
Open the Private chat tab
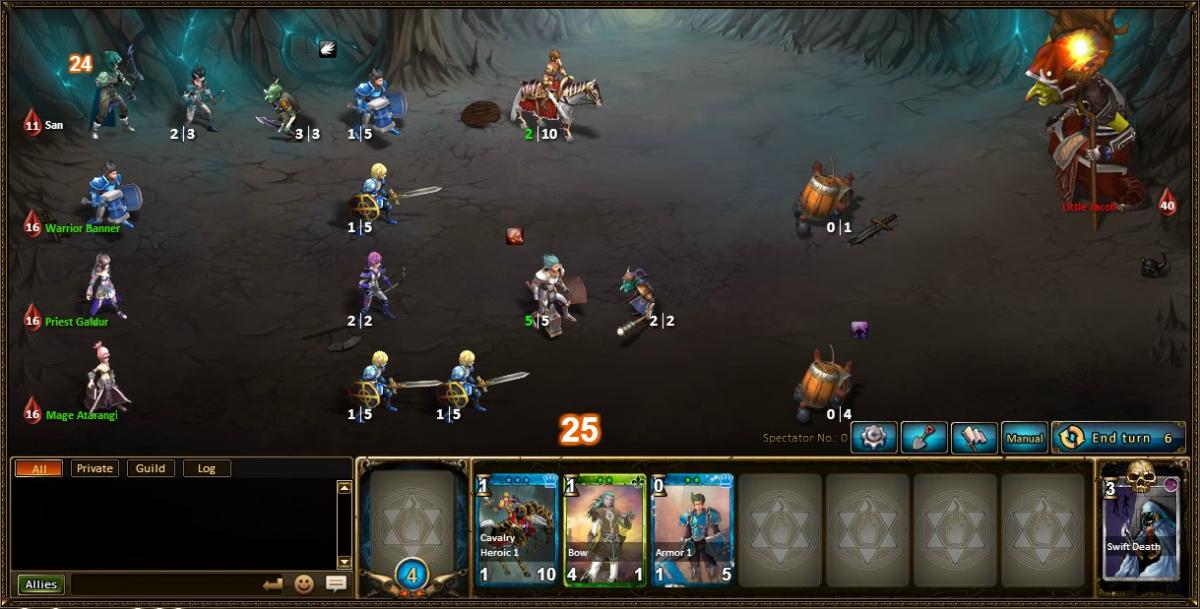(94, 468)
